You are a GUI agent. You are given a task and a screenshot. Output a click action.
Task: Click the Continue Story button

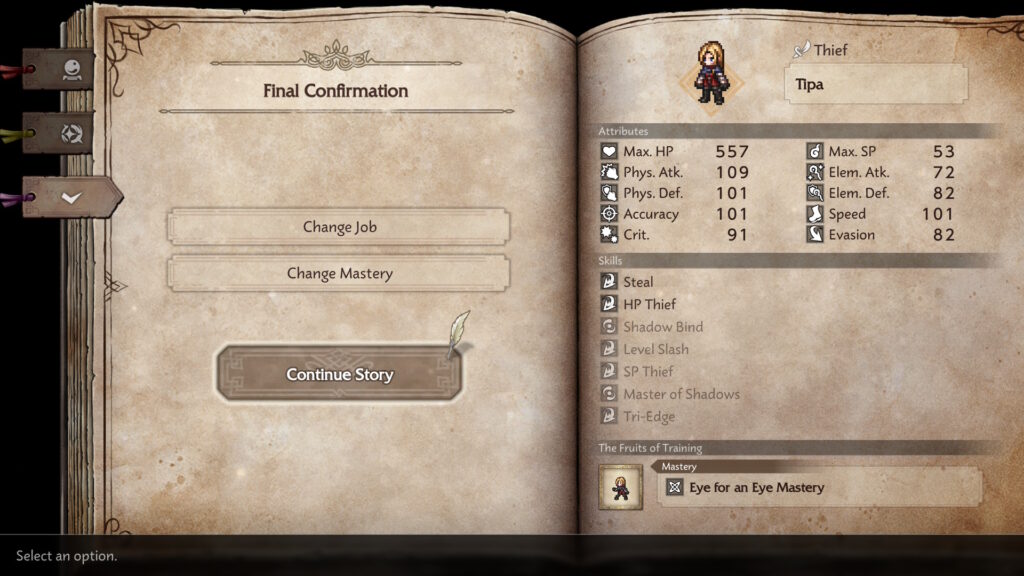[339, 375]
